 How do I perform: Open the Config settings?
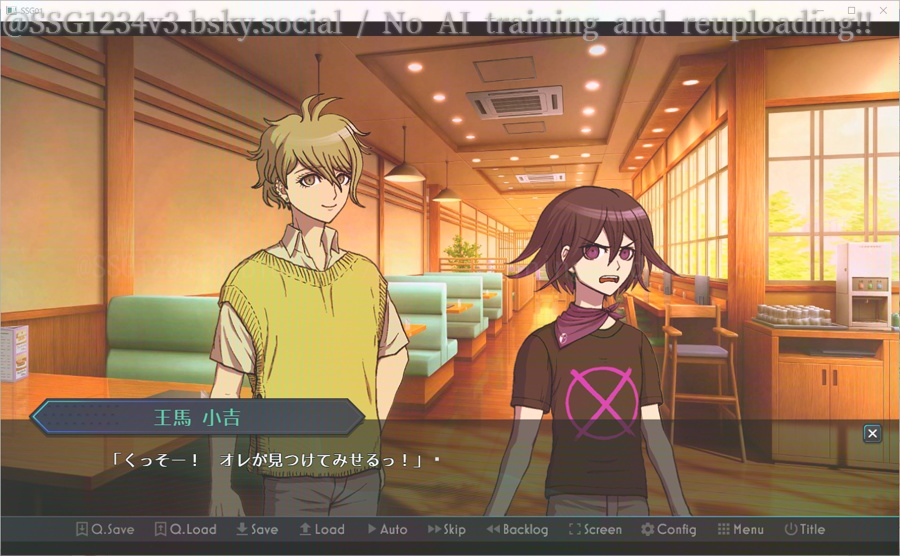668,530
